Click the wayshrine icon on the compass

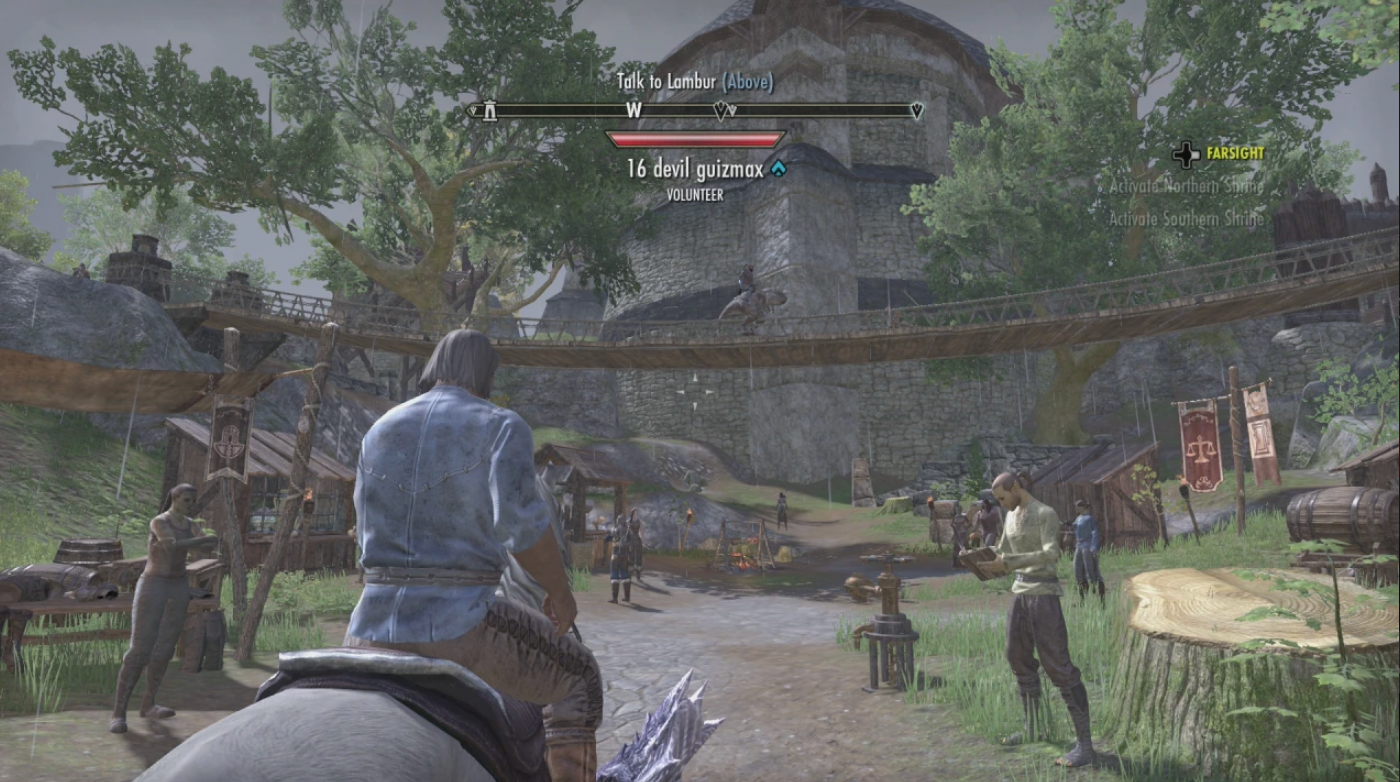[x=490, y=110]
